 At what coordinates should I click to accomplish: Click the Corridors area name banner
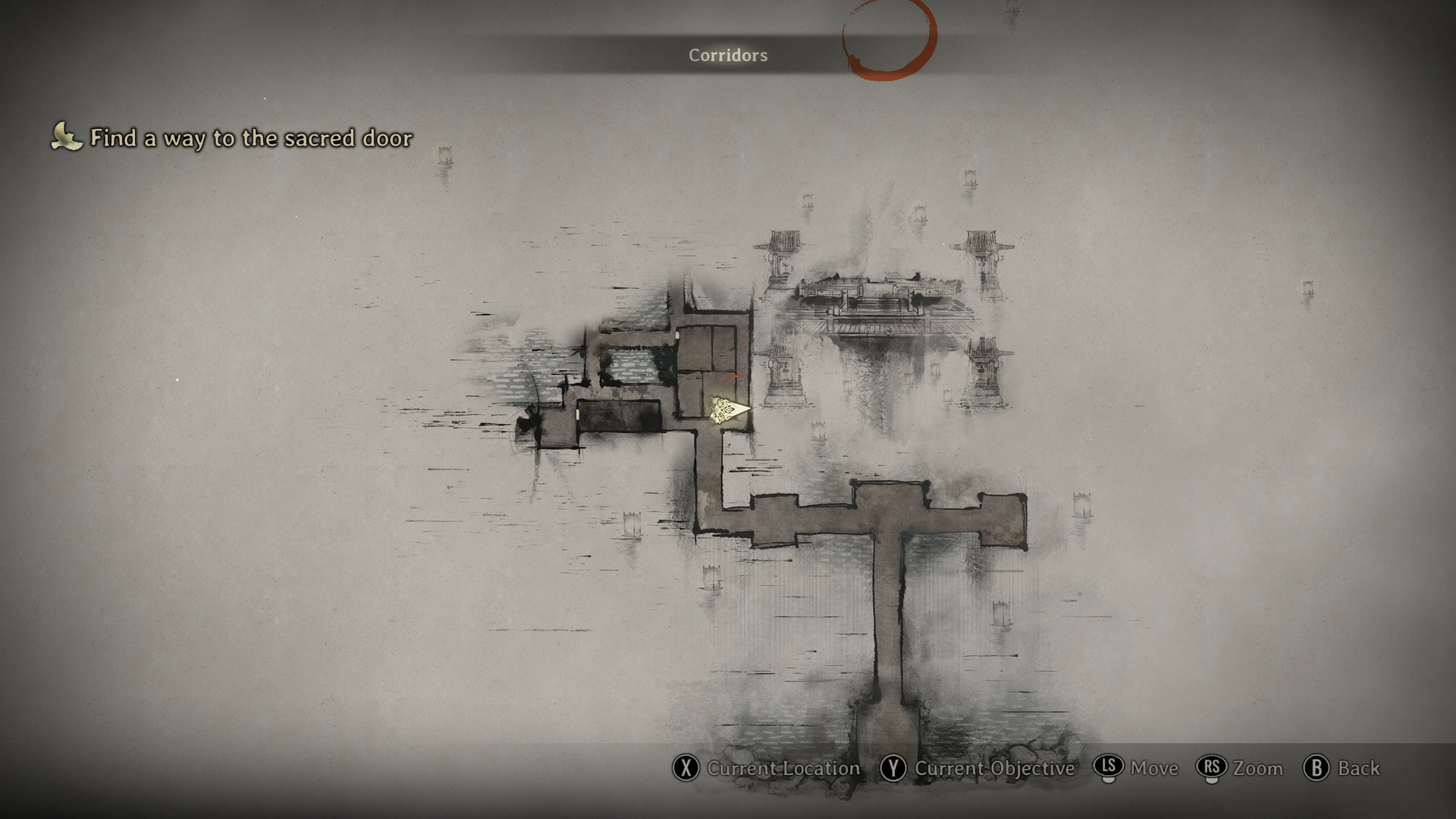pyautogui.click(x=727, y=55)
